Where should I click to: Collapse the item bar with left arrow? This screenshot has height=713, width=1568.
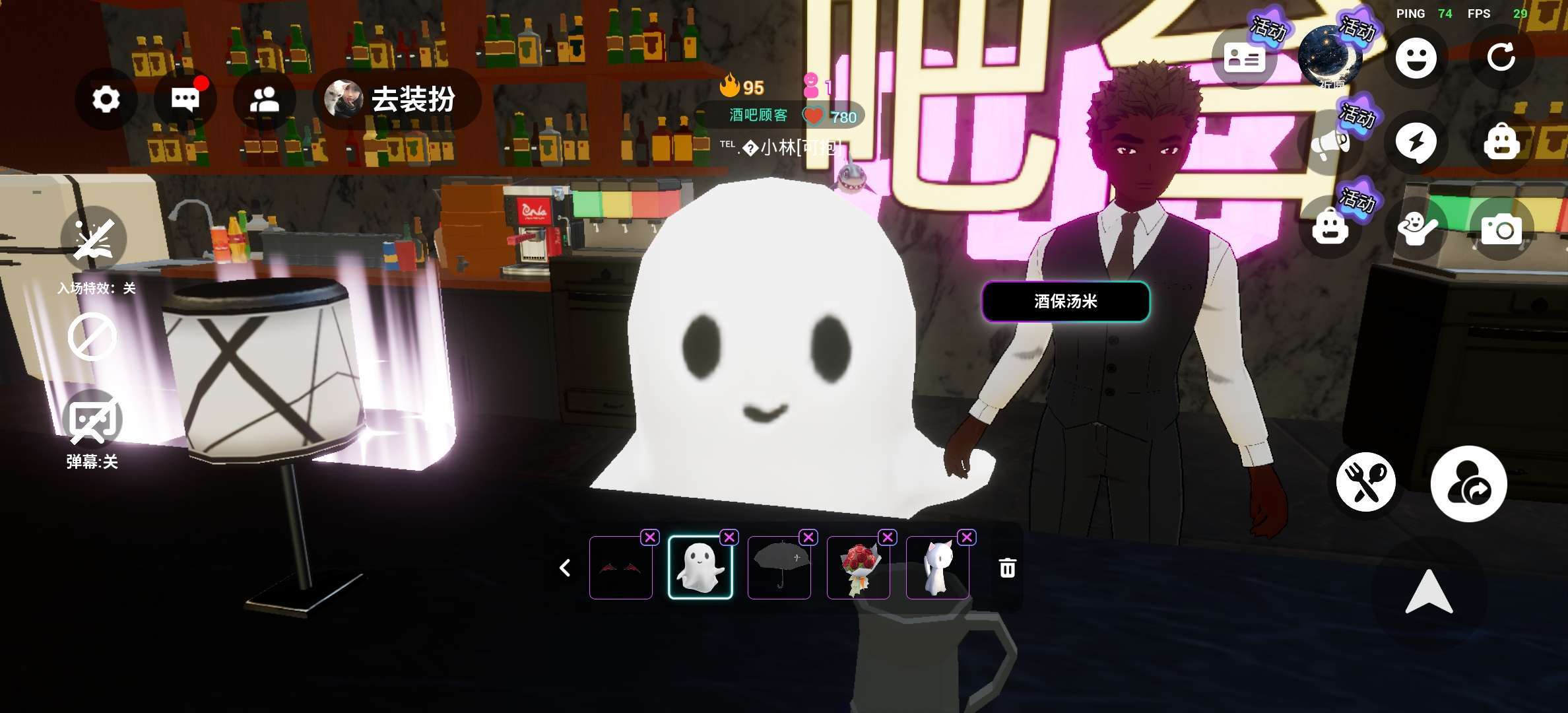pos(565,568)
